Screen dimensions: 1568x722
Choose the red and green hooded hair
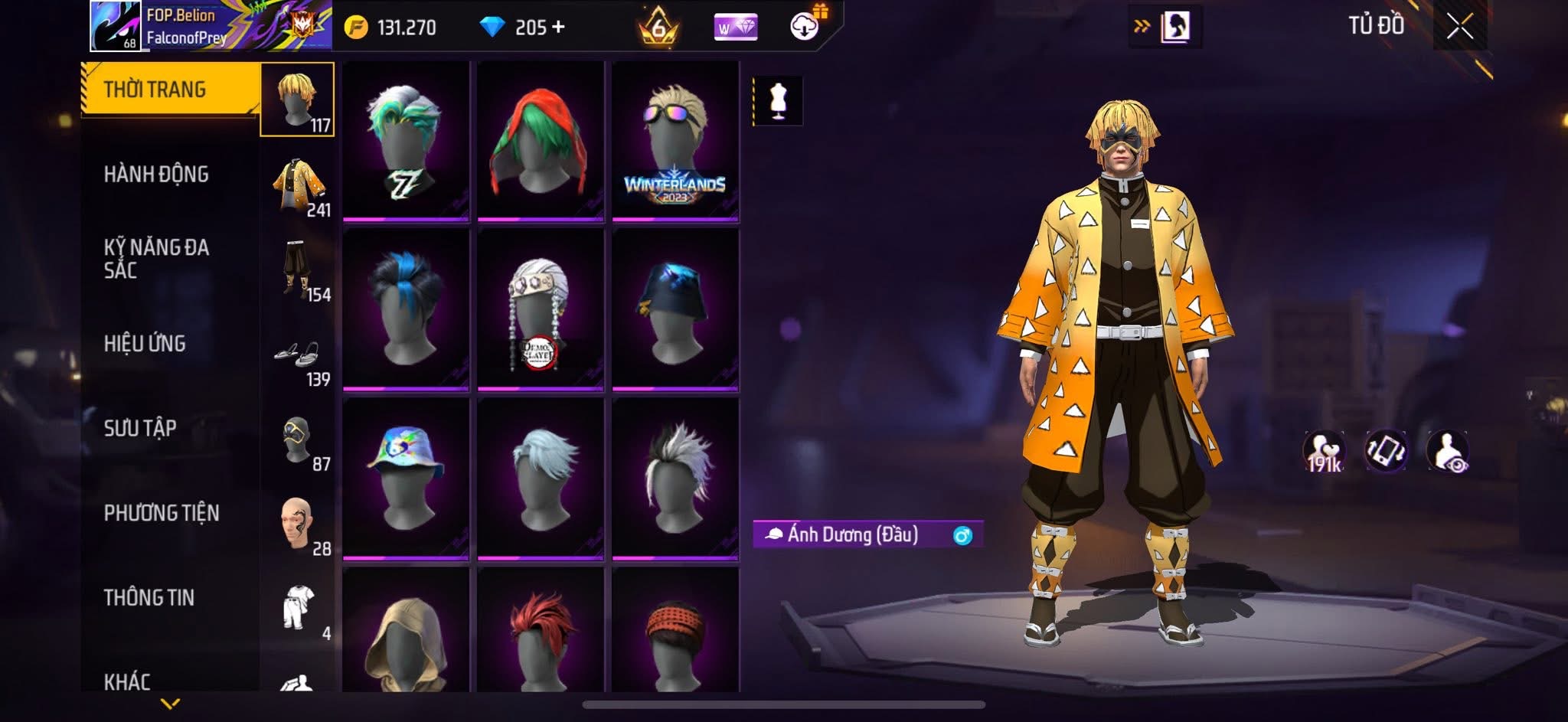(540, 142)
